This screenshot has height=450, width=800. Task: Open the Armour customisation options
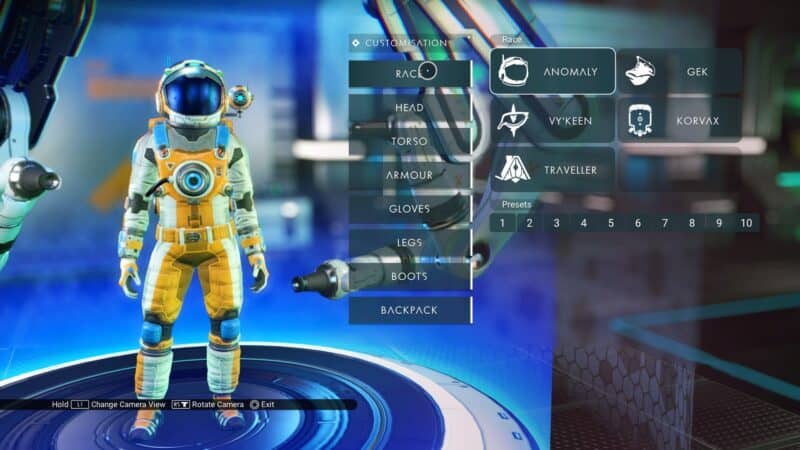pyautogui.click(x=409, y=175)
